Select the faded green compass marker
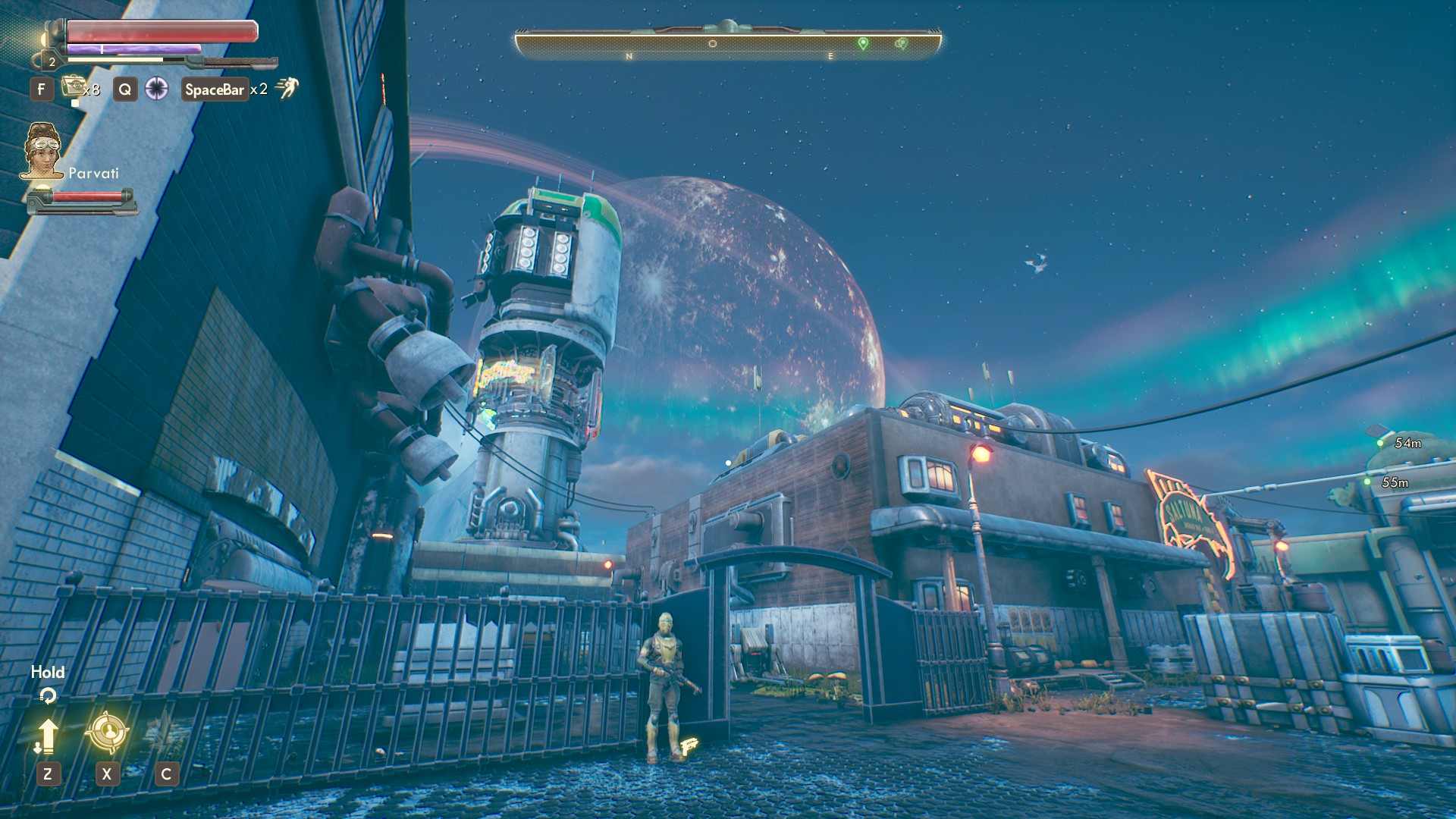 tap(901, 44)
